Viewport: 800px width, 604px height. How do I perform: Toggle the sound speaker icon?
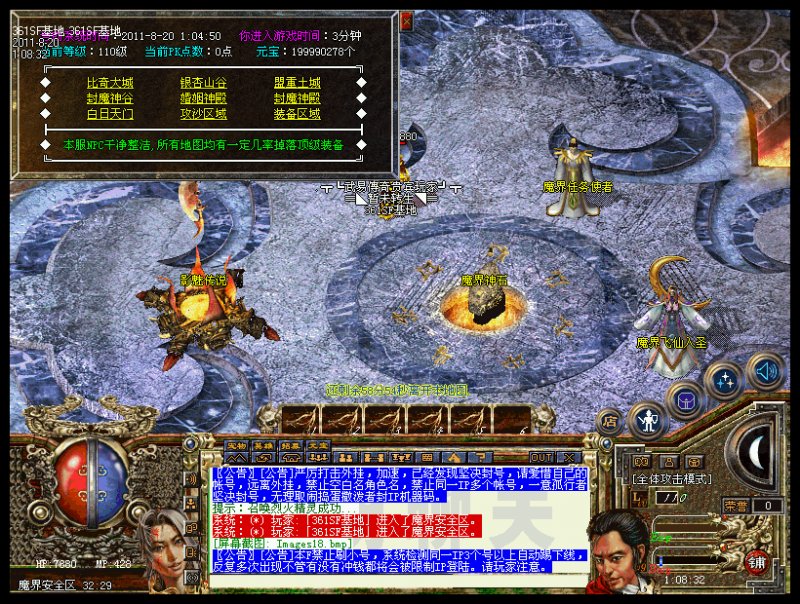(x=764, y=371)
